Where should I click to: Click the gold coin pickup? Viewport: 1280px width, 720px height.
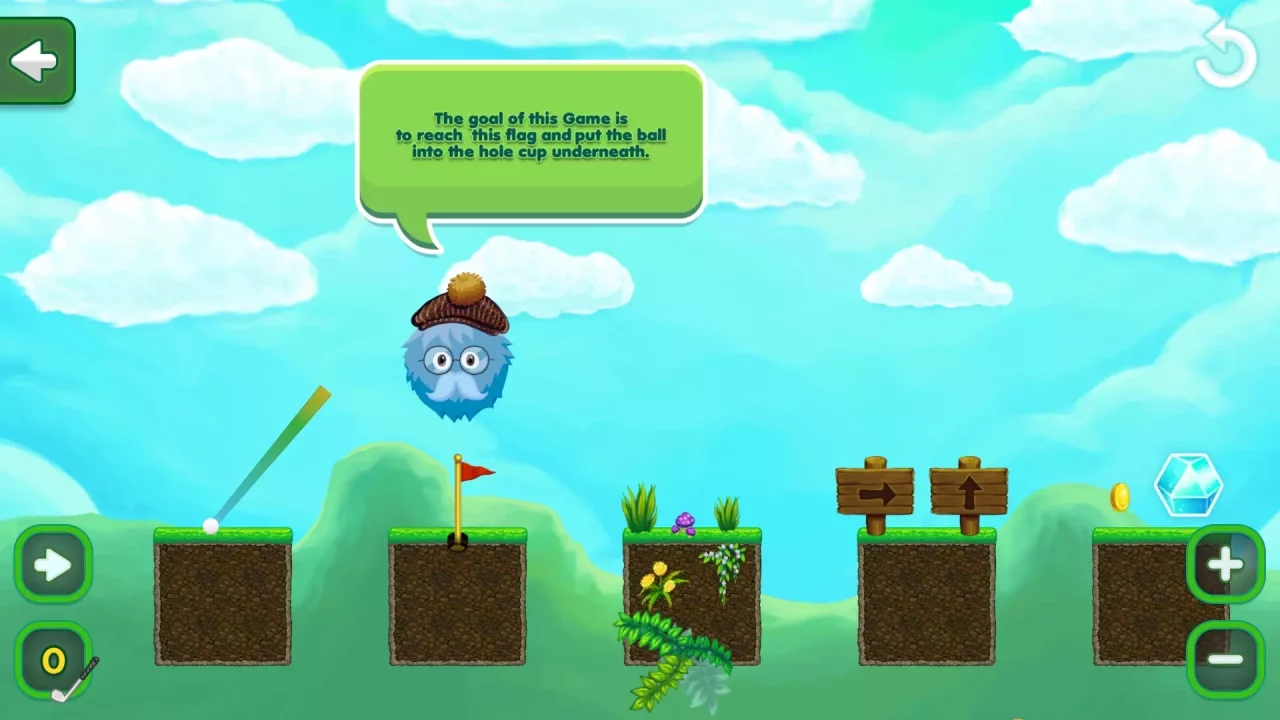1119,497
